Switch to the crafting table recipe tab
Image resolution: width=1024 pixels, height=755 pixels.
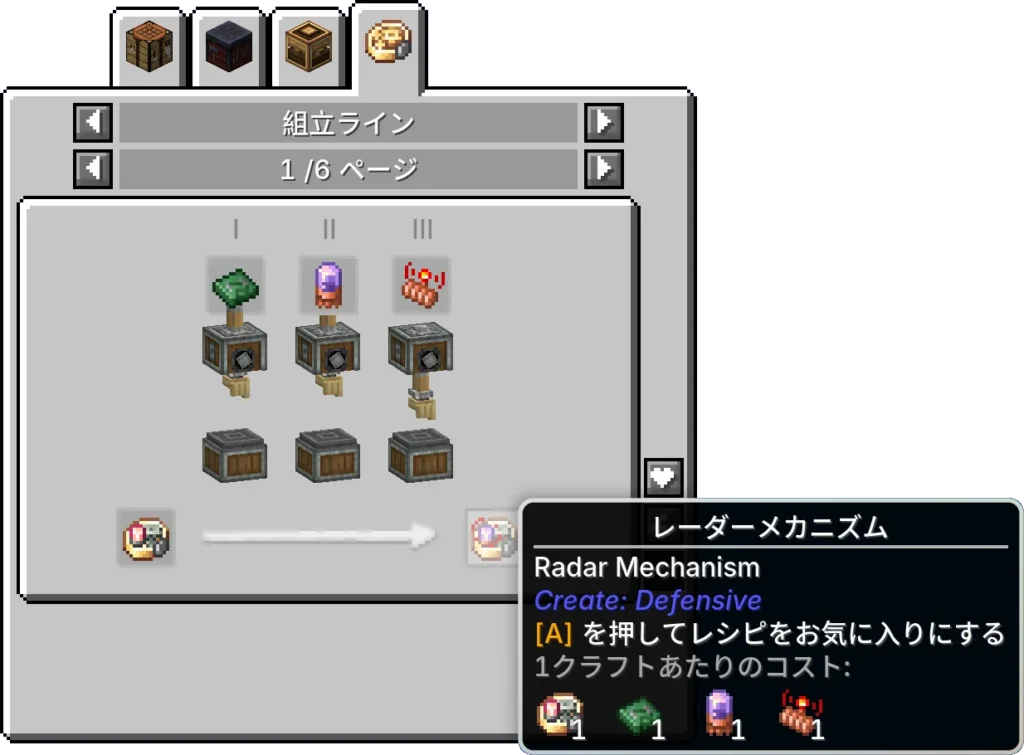pyautogui.click(x=149, y=47)
